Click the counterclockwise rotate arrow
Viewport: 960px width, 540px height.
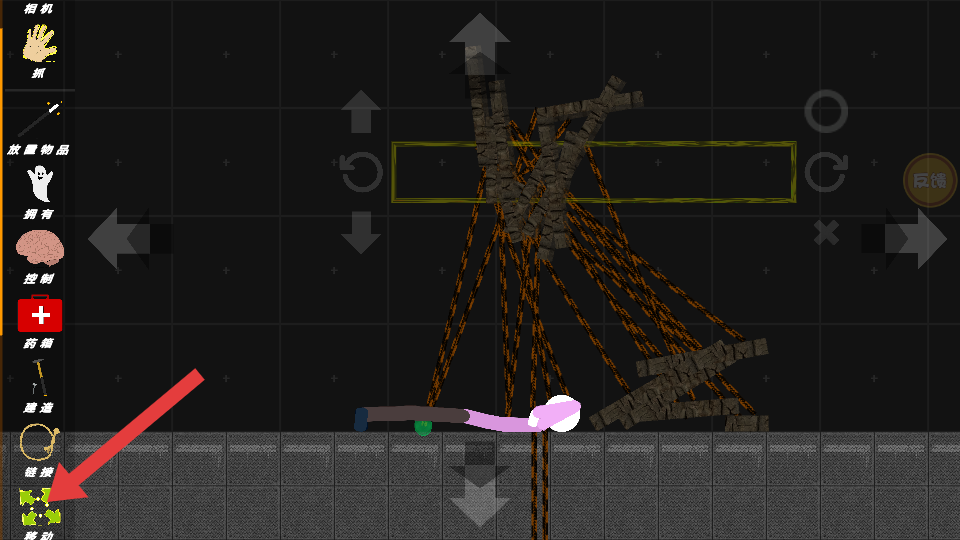[x=361, y=172]
